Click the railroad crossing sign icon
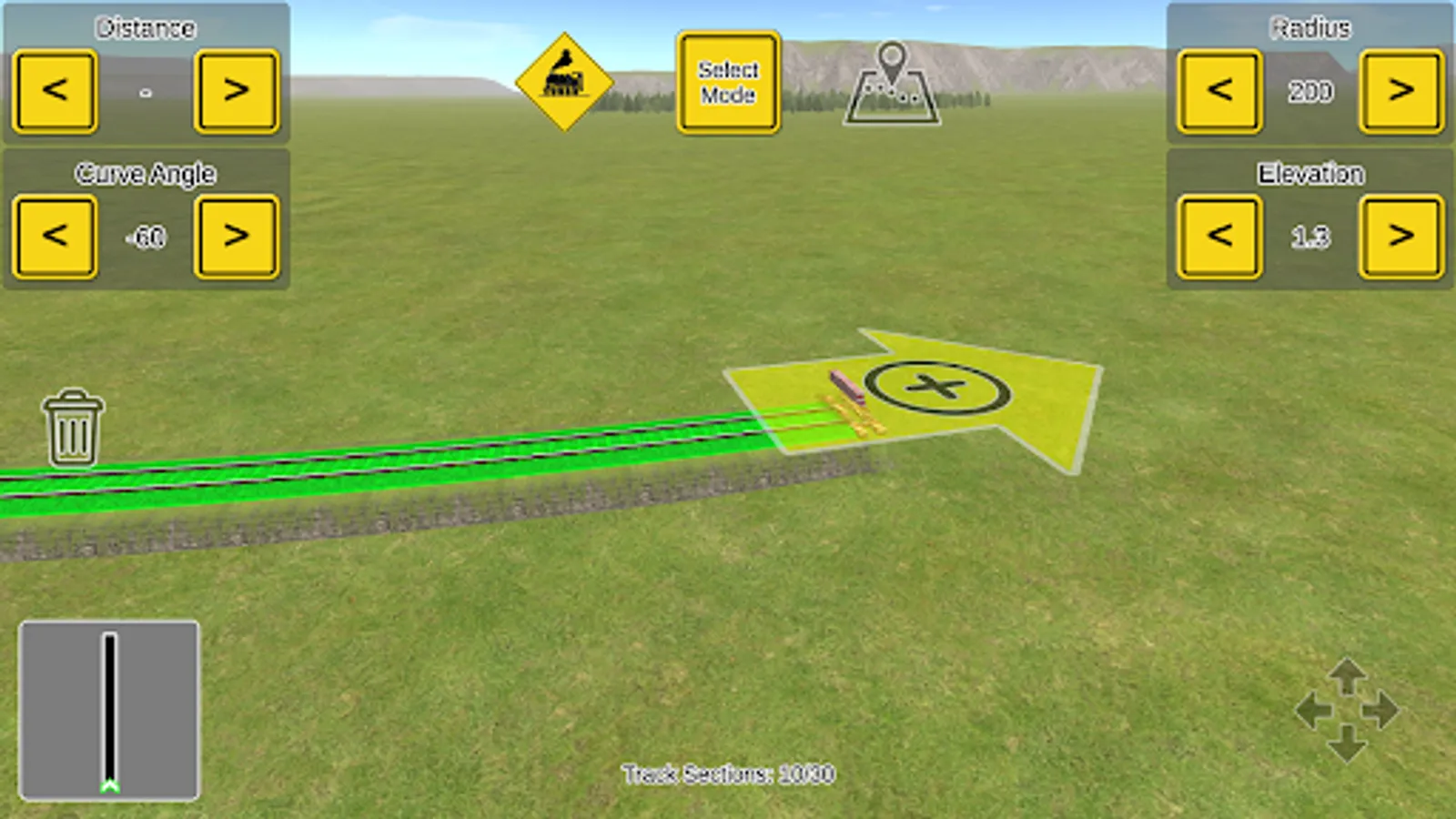 [564, 82]
